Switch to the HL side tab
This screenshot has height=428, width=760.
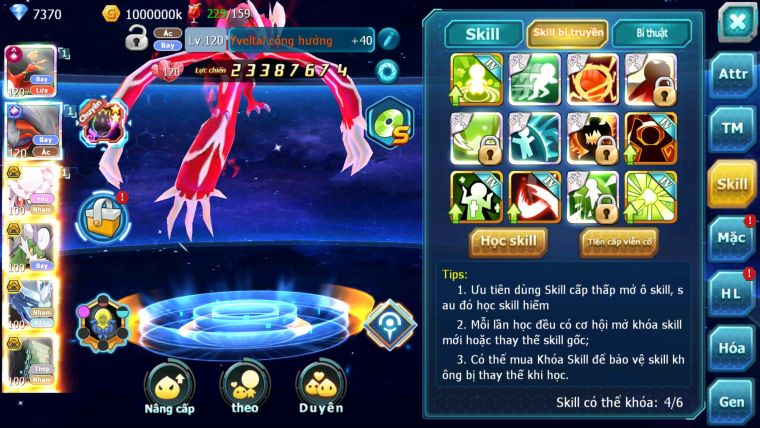(x=731, y=292)
